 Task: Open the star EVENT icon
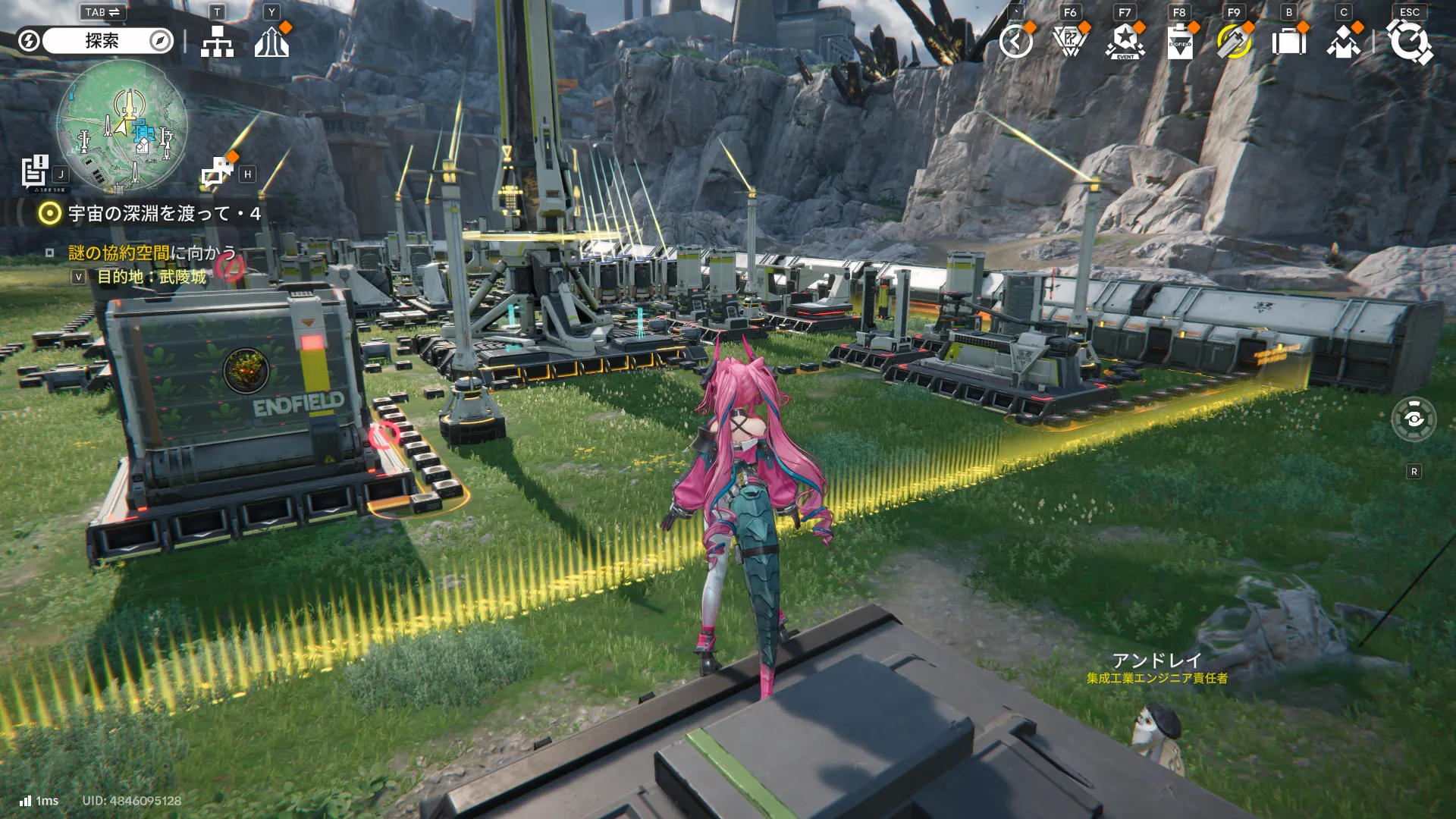coord(1125,42)
